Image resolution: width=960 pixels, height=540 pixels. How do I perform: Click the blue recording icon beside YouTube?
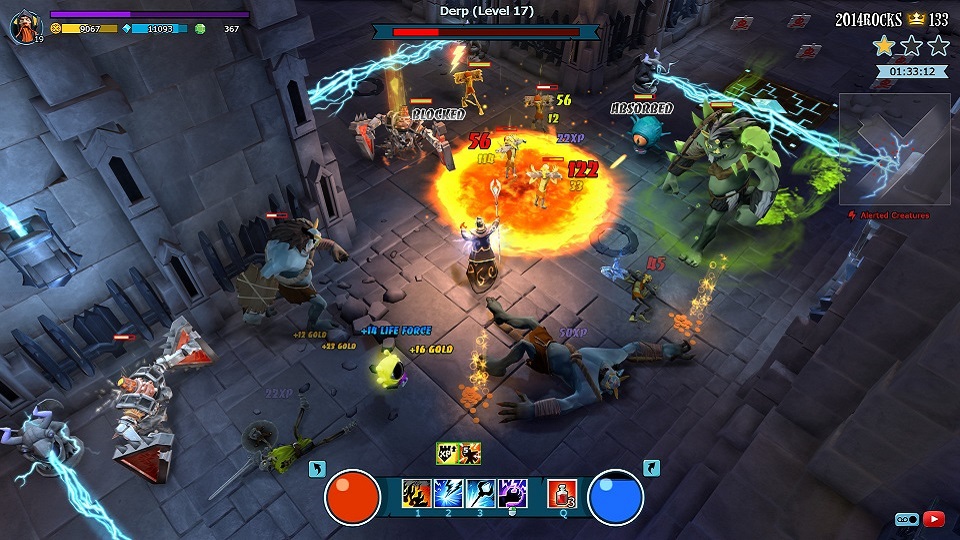pos(907,518)
